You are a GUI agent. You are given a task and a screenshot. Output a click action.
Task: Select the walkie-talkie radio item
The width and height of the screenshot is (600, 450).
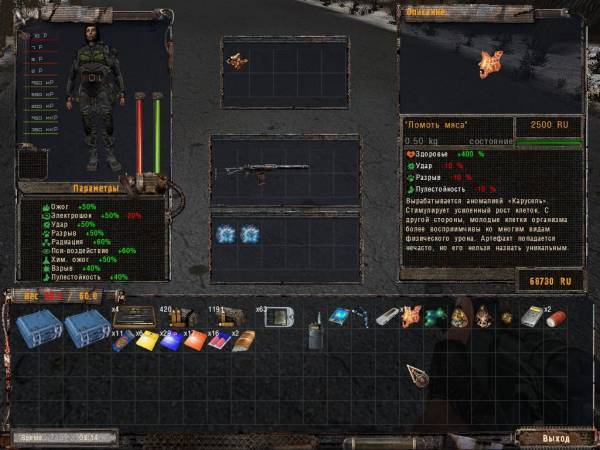pyautogui.click(x=313, y=332)
